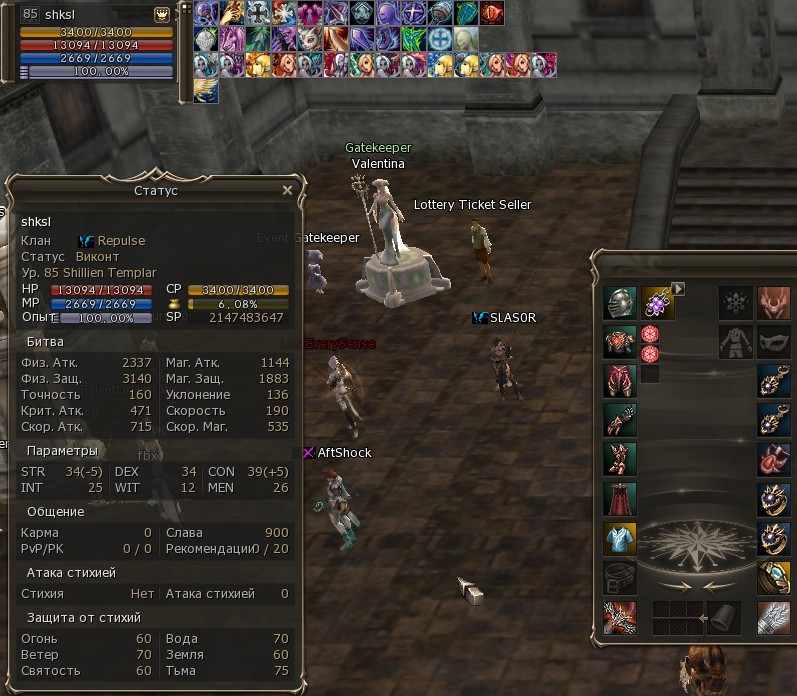Screen dimensions: 797x696
Task: Select the red boots equipment slot
Action: click(619, 459)
